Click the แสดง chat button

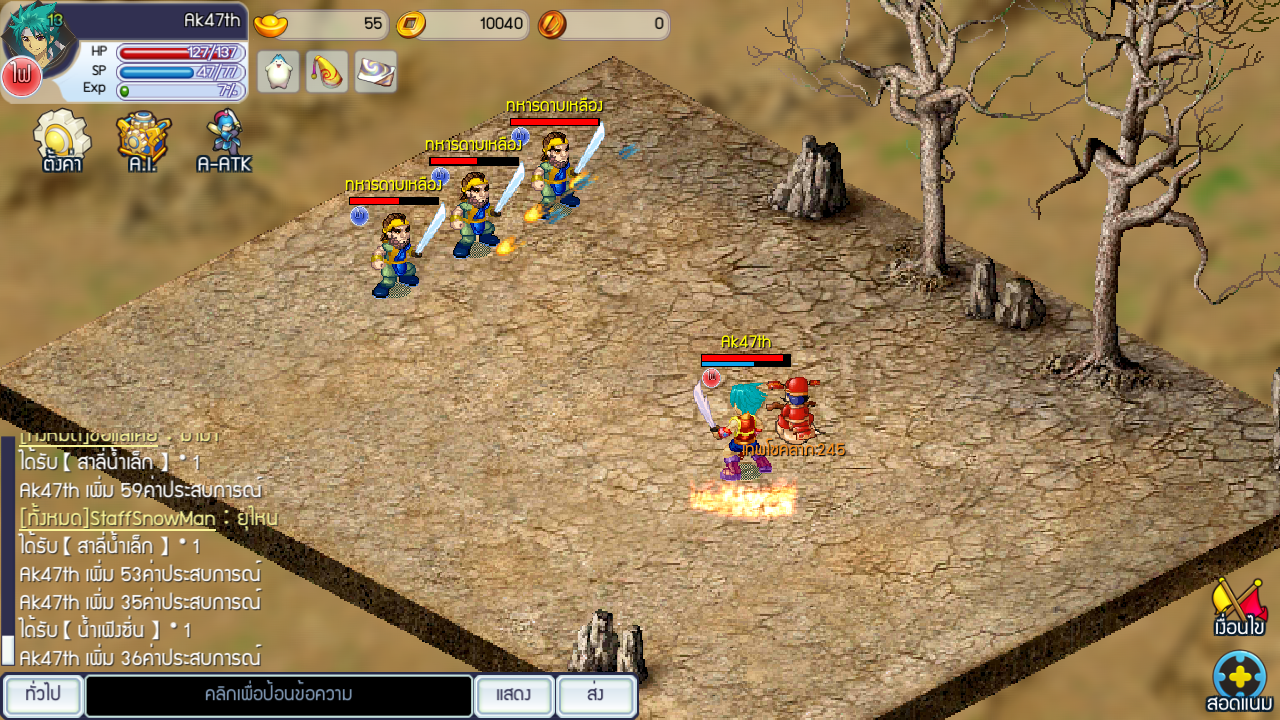(x=513, y=695)
